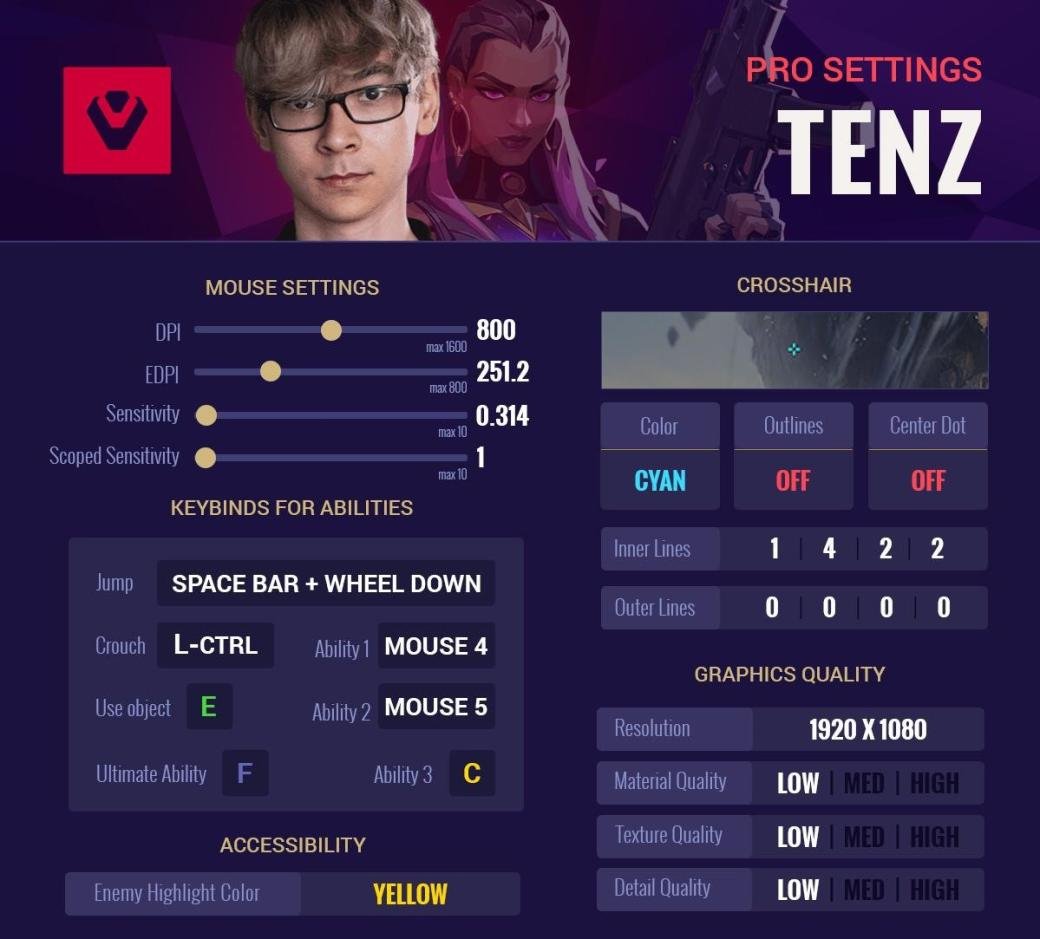Toggle the crosshair Outlines OFF setting

click(x=793, y=481)
